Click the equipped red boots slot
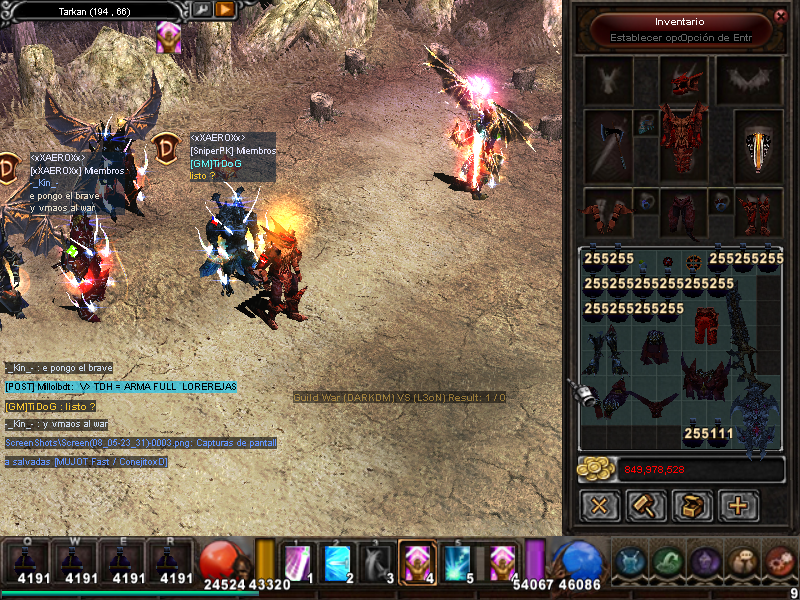This screenshot has height=600, width=800. point(759,212)
